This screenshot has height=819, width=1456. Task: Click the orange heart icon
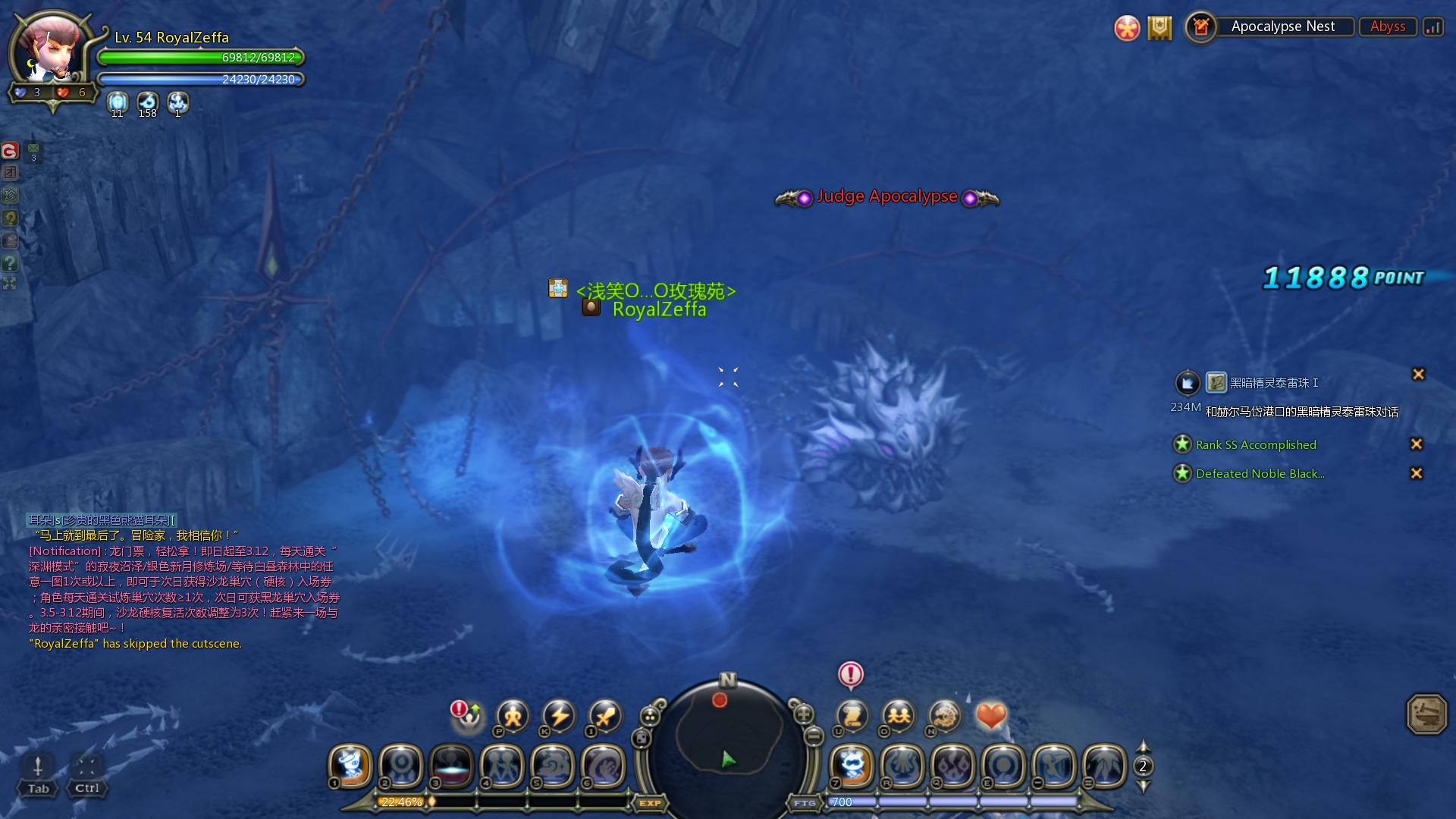(x=990, y=715)
